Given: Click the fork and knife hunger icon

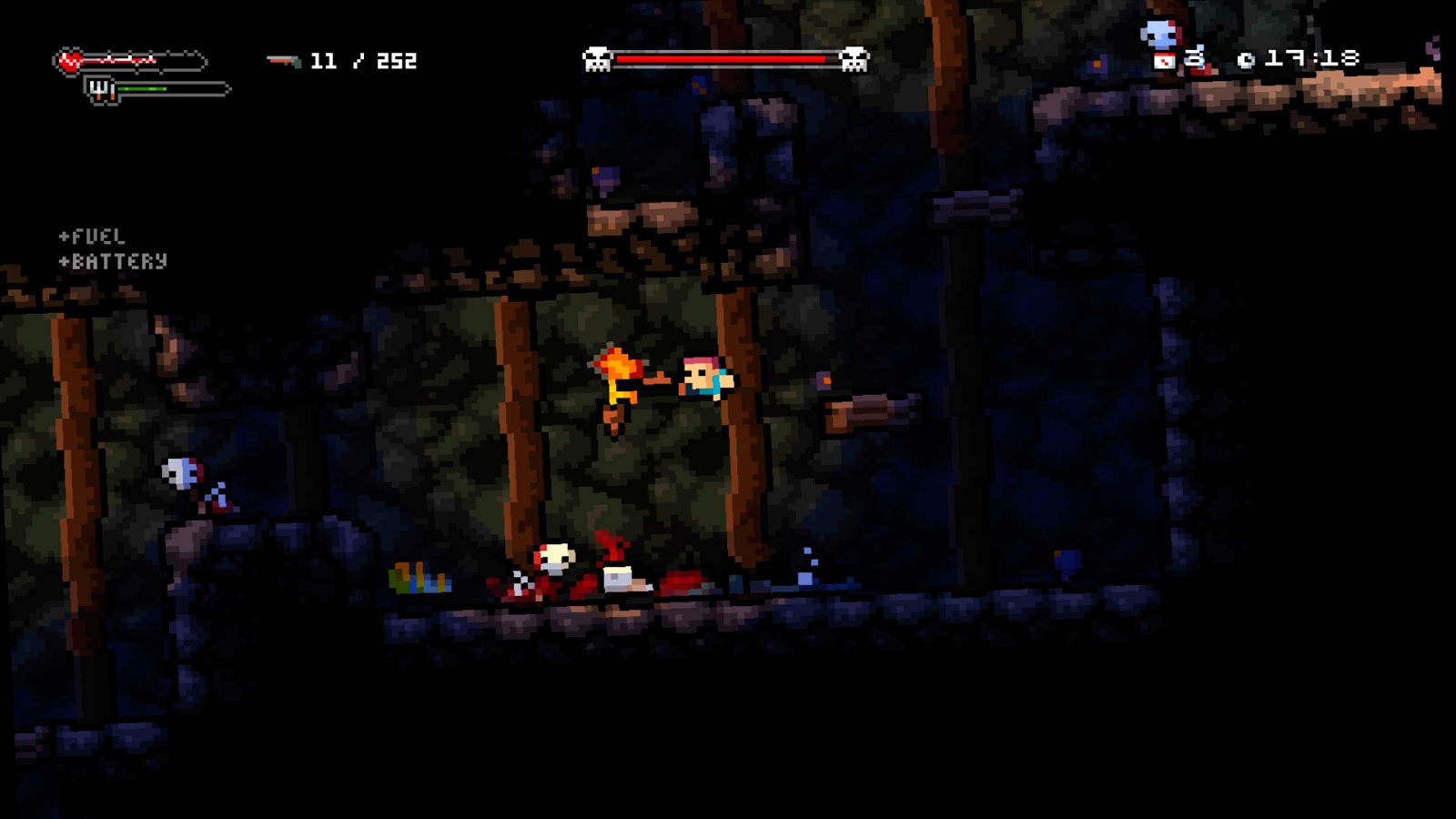Looking at the screenshot, I should [101, 89].
